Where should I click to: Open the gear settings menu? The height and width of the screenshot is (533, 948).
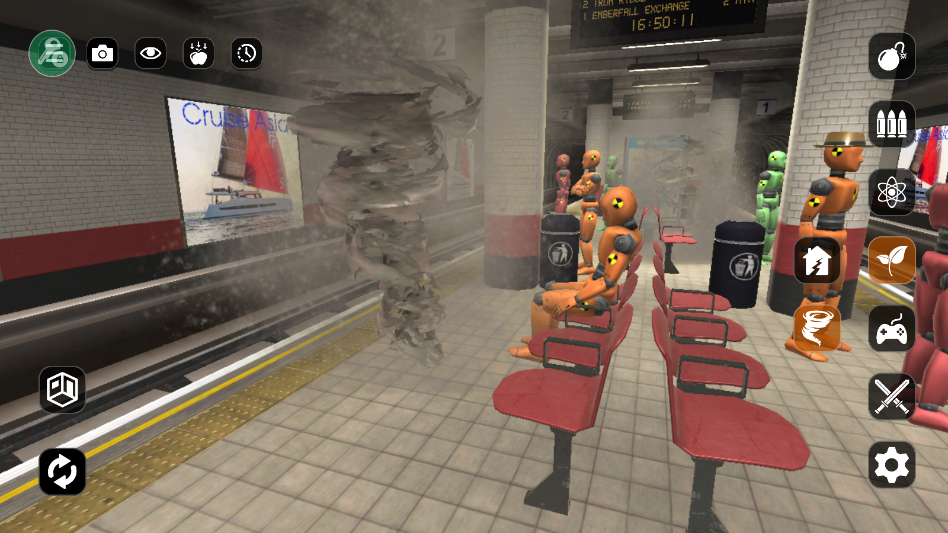tap(891, 464)
